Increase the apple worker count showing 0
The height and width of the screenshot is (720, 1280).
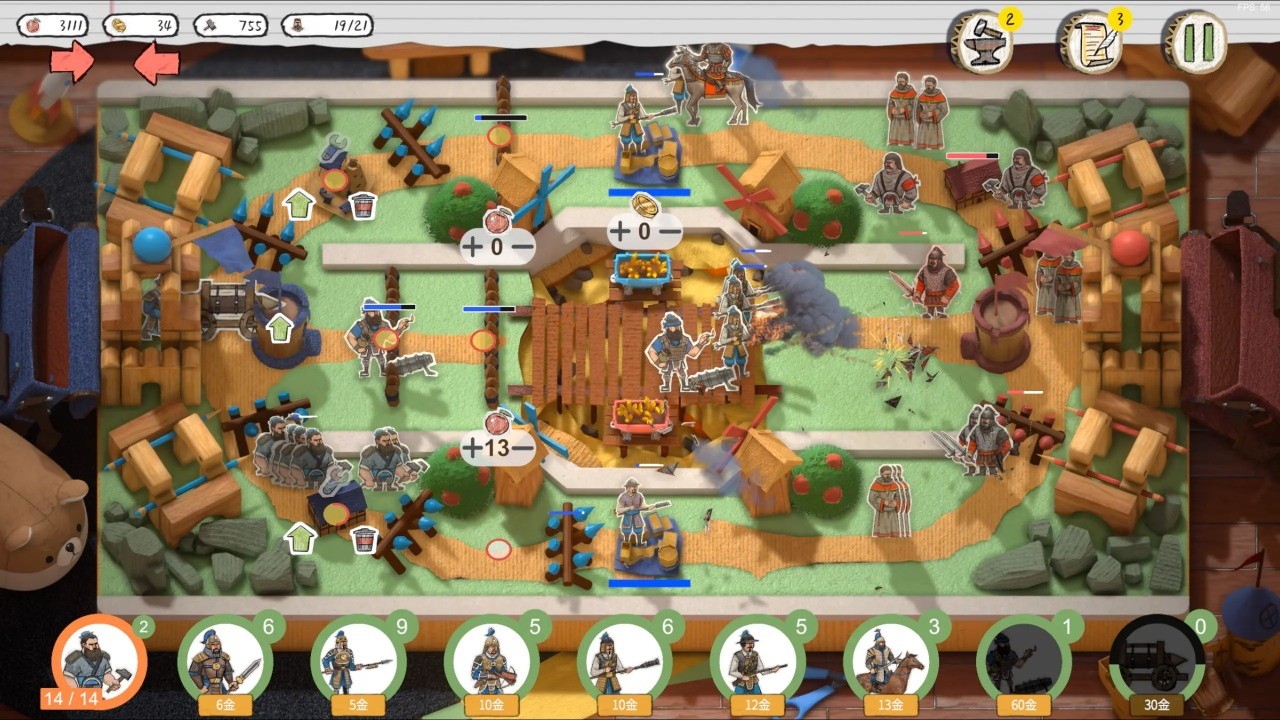click(472, 245)
